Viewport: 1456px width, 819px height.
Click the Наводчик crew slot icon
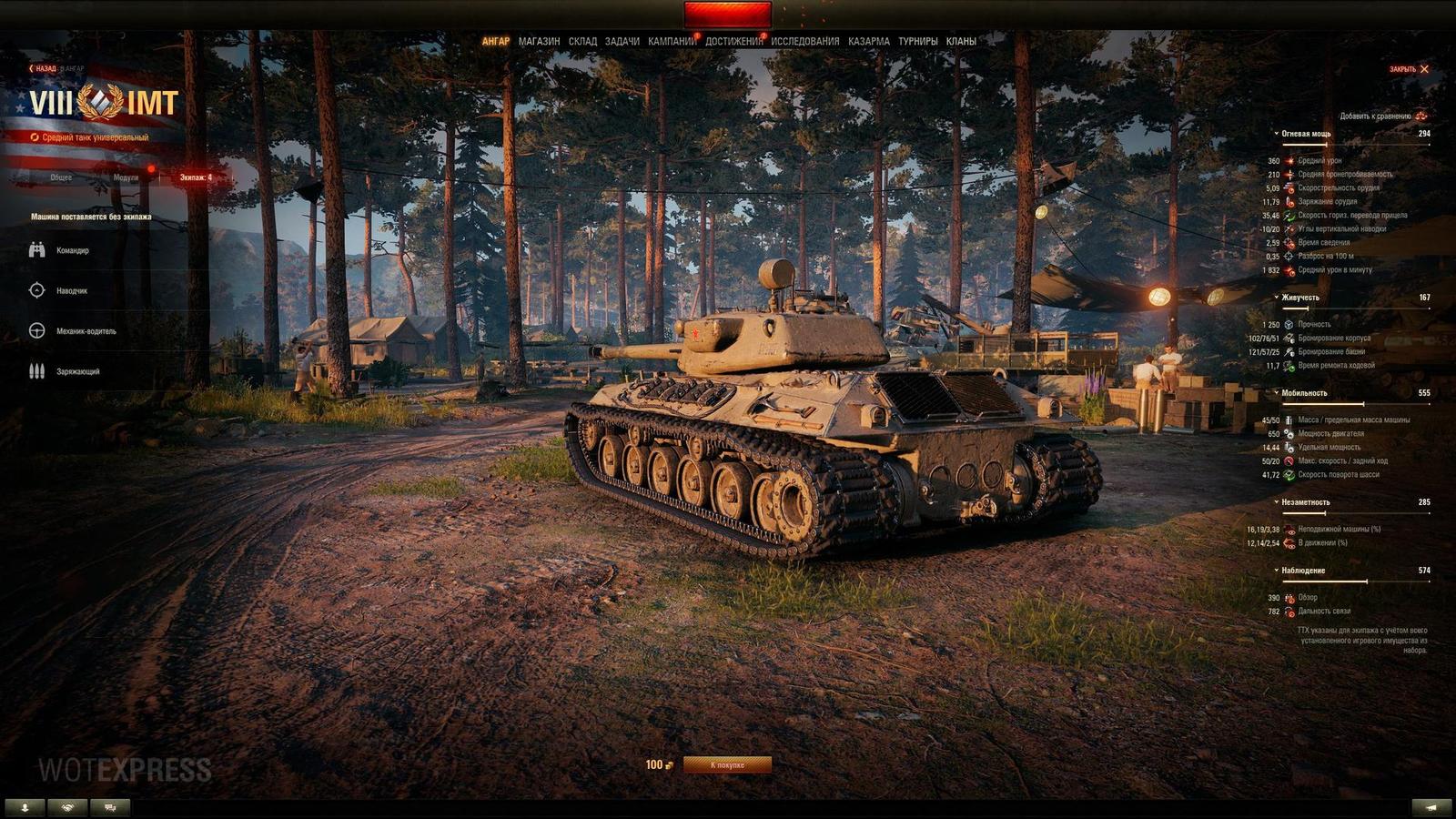[x=36, y=290]
